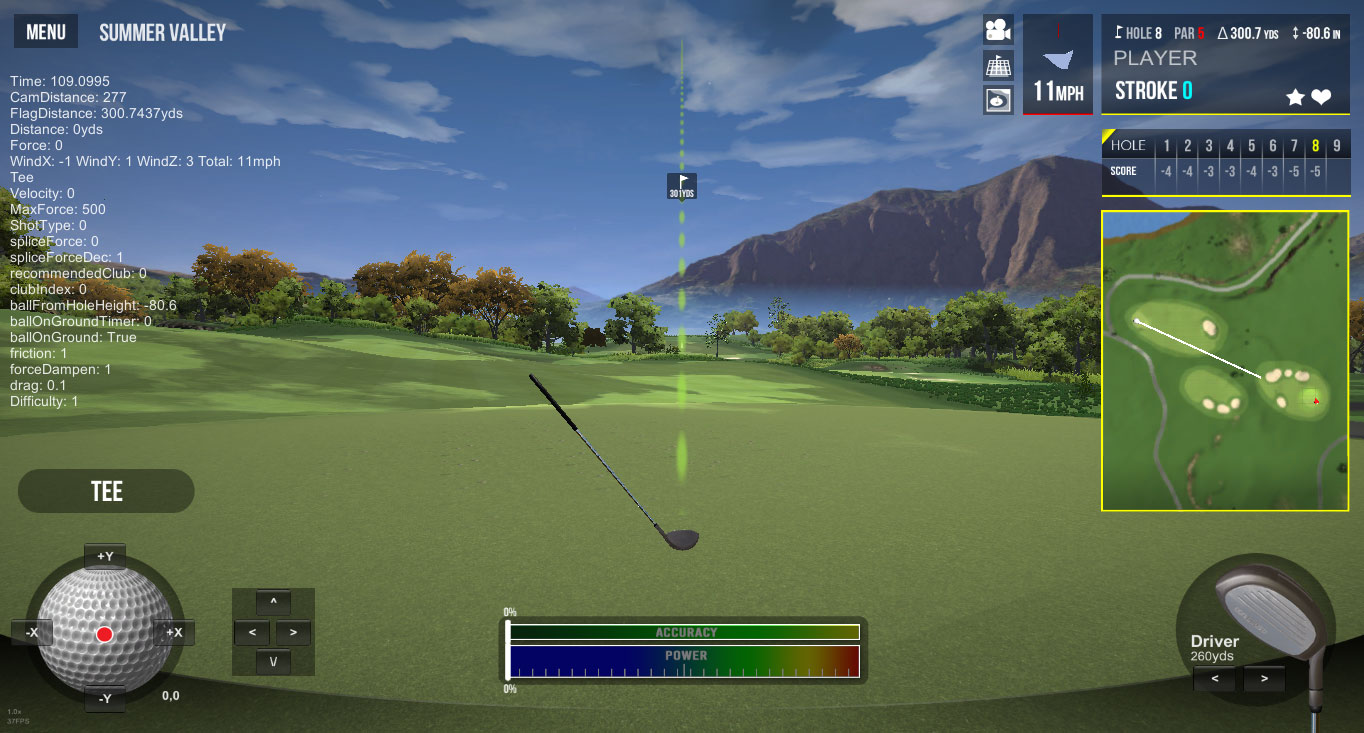This screenshot has width=1364, height=733.
Task: Aim upward with the ^ arrow button
Action: coord(273,602)
